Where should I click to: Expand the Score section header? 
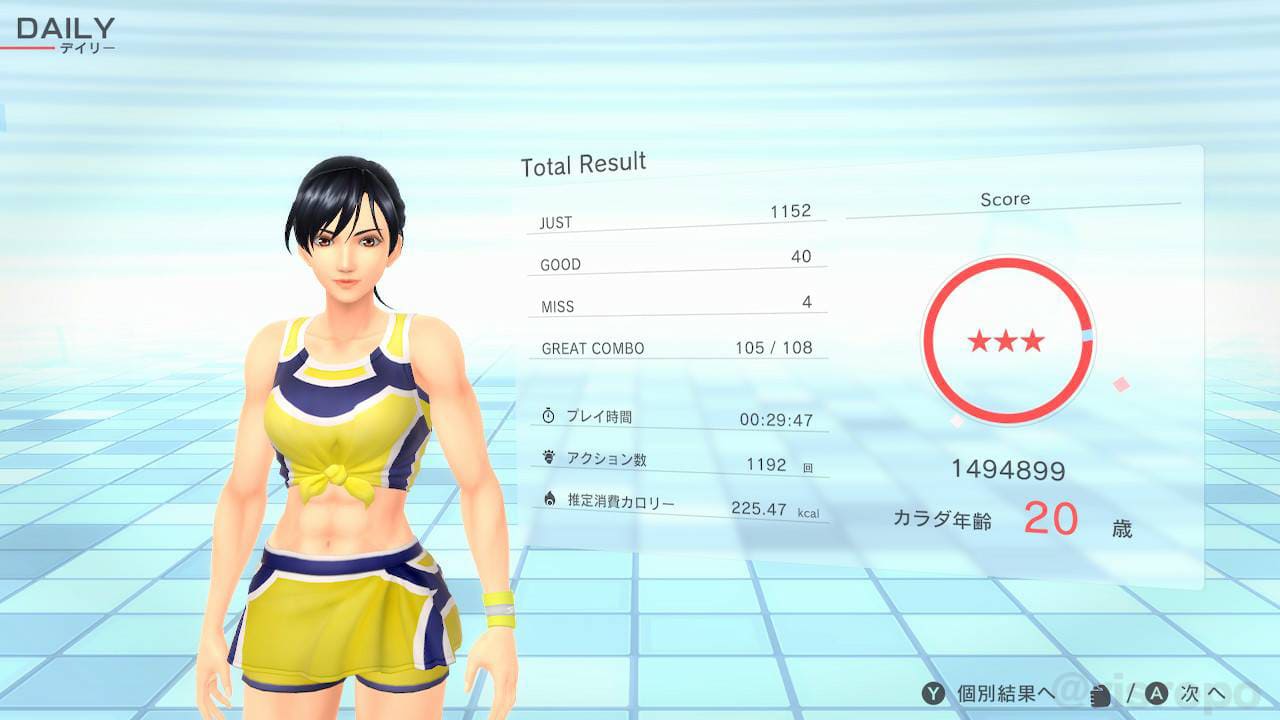coord(1006,198)
